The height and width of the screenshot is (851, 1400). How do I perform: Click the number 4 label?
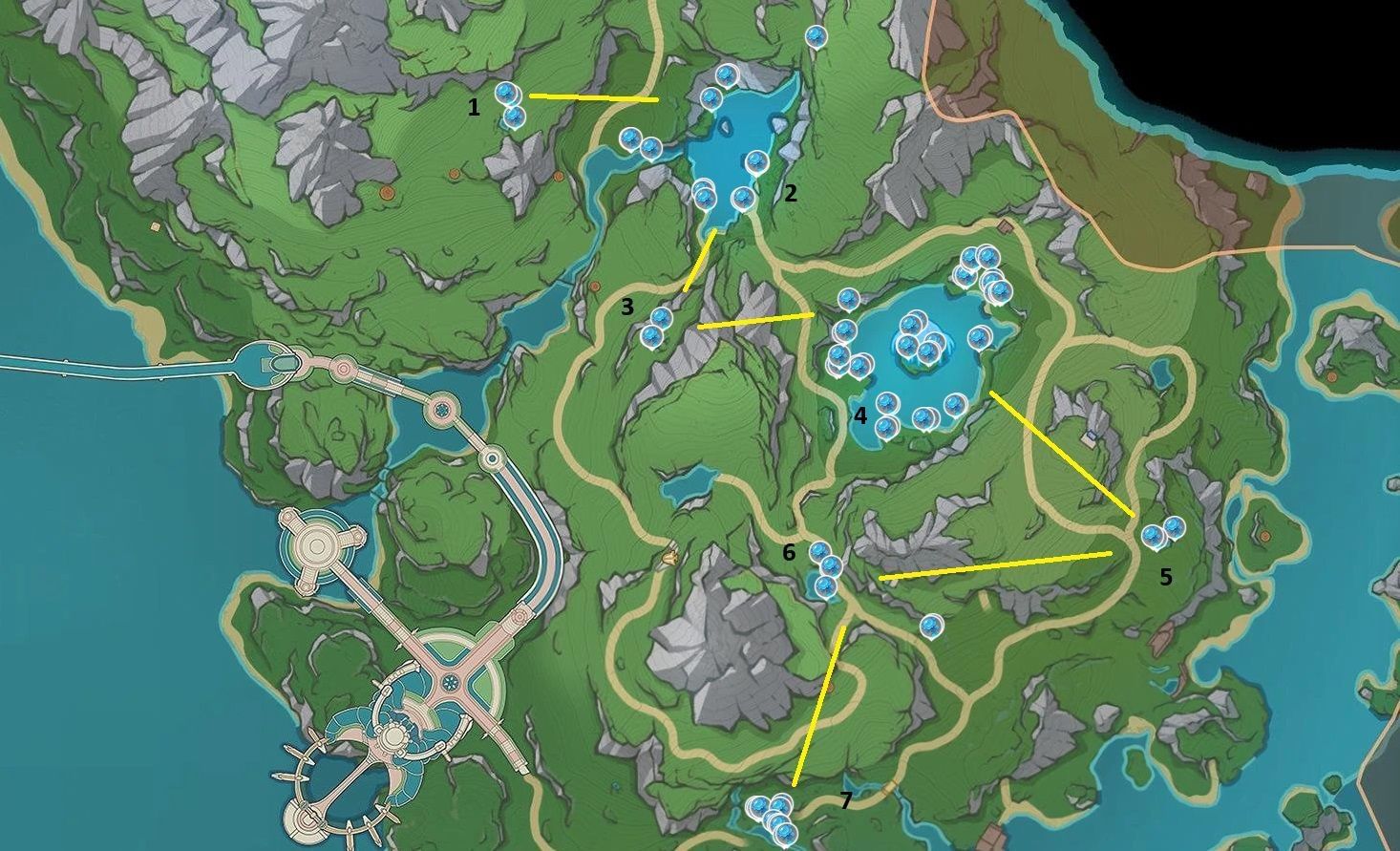(x=859, y=415)
